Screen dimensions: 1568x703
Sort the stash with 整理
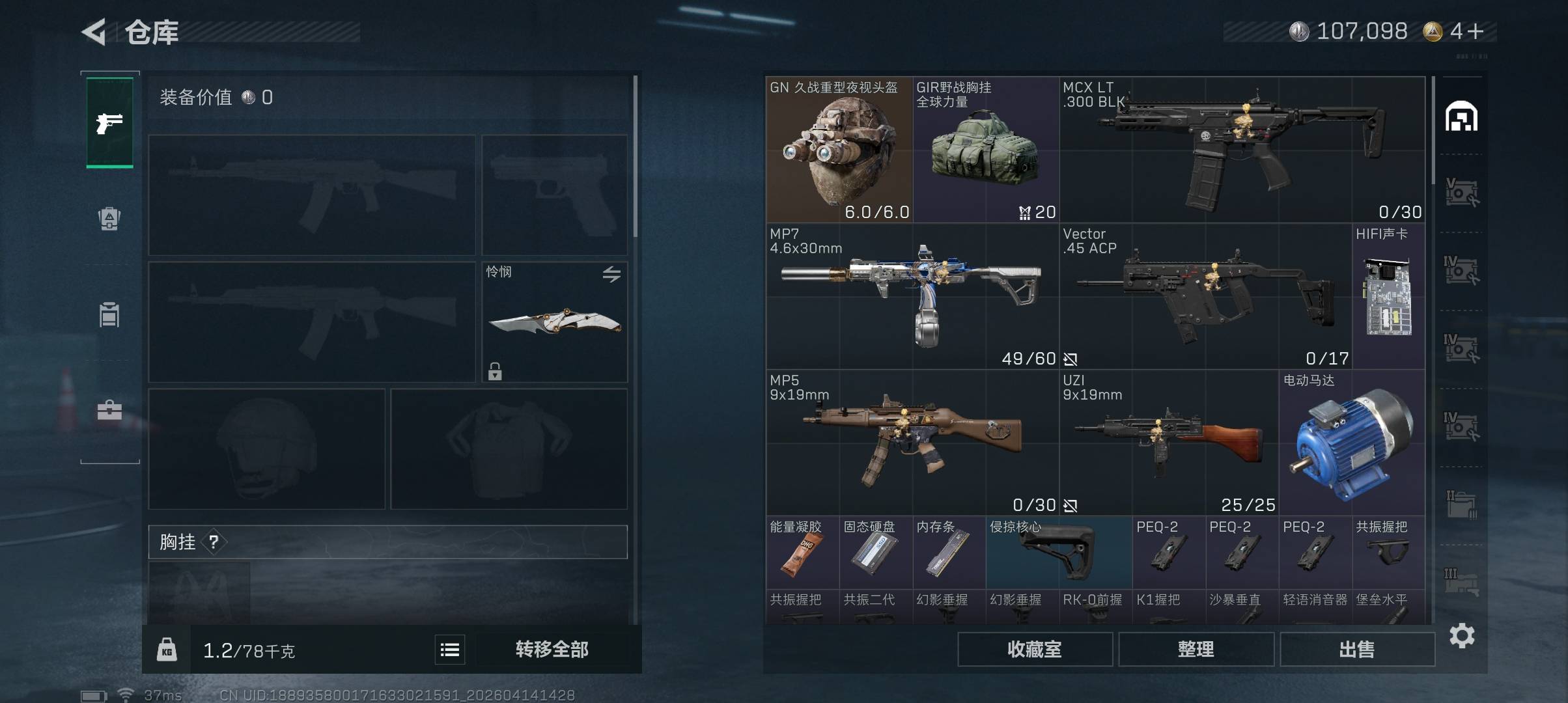(1196, 649)
